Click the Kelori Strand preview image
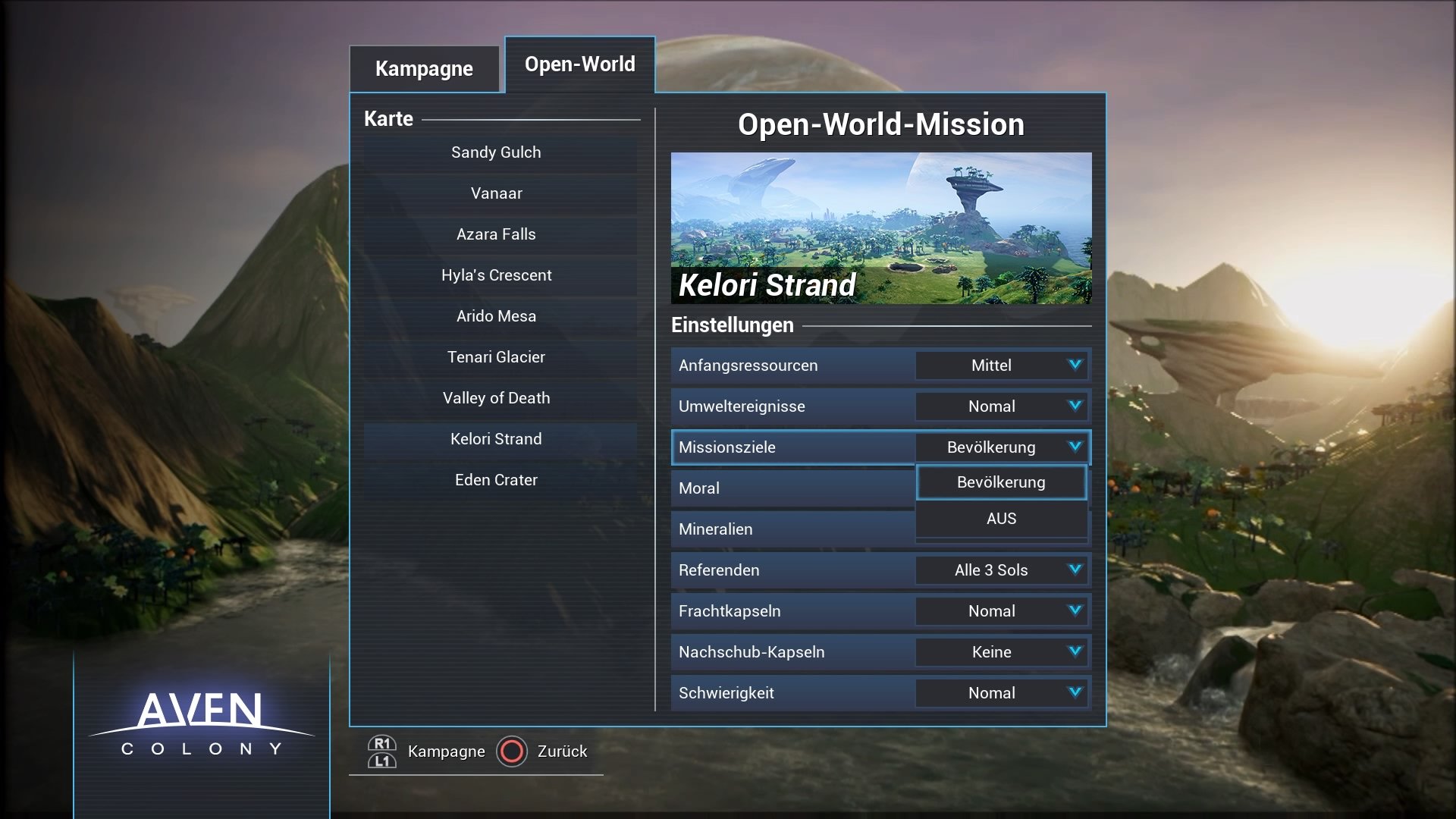 [x=881, y=227]
